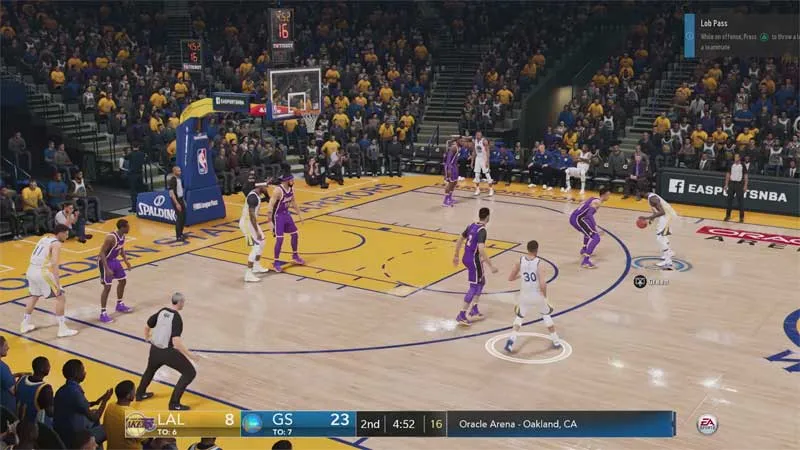
Task: Click the Warriors team logo on scoreboard
Action: pyautogui.click(x=253, y=423)
